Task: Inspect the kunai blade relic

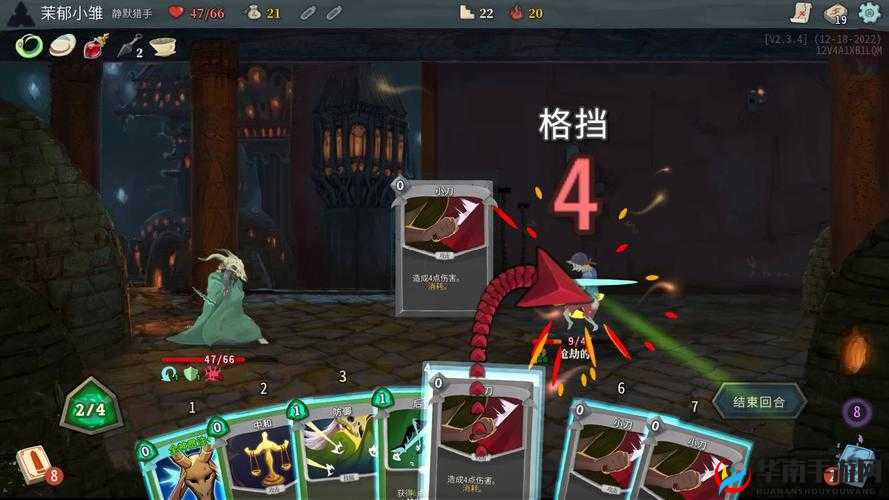Action: point(129,46)
